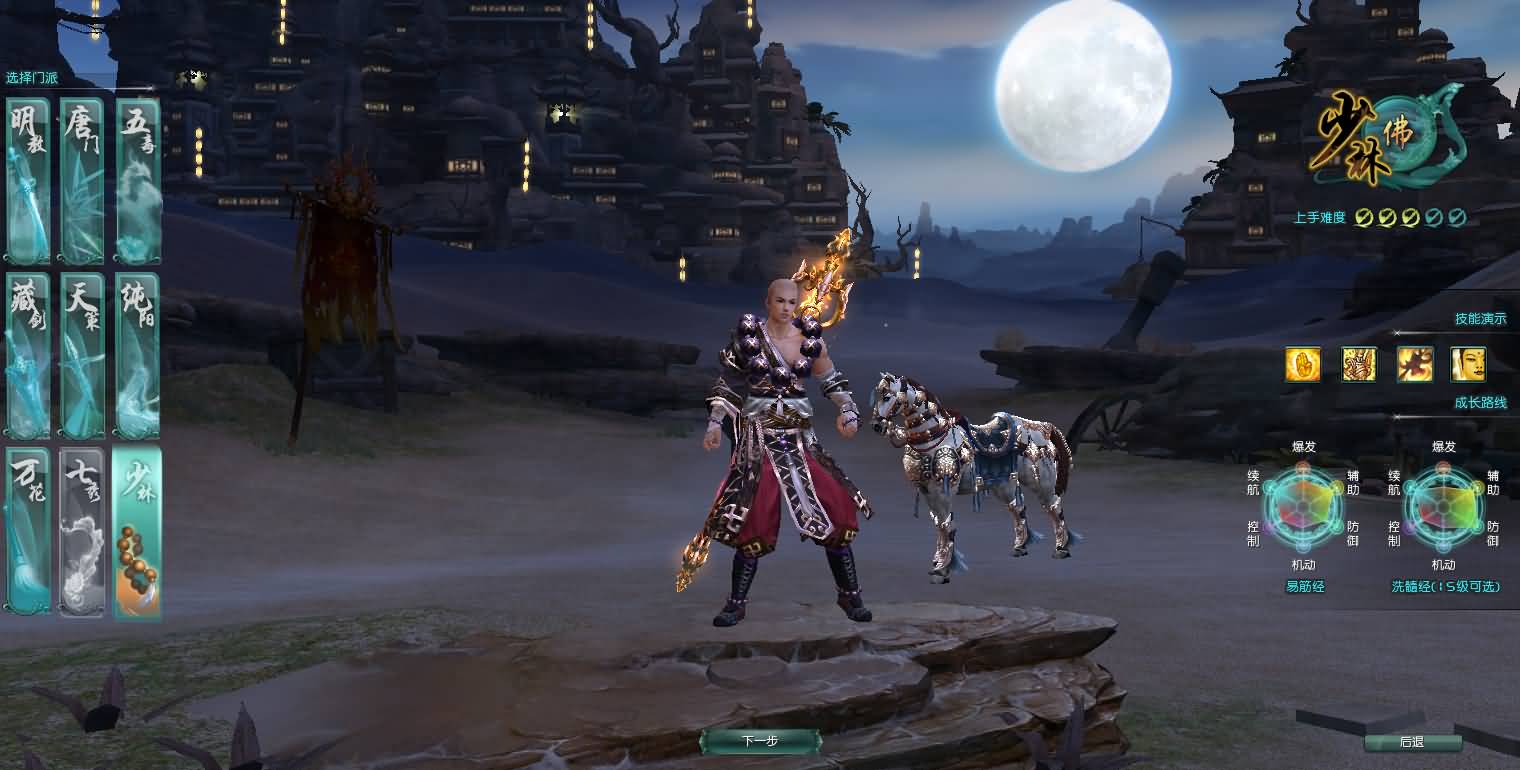Open the first skill demonstration icon
The width and height of the screenshot is (1520, 770).
pos(1303,365)
